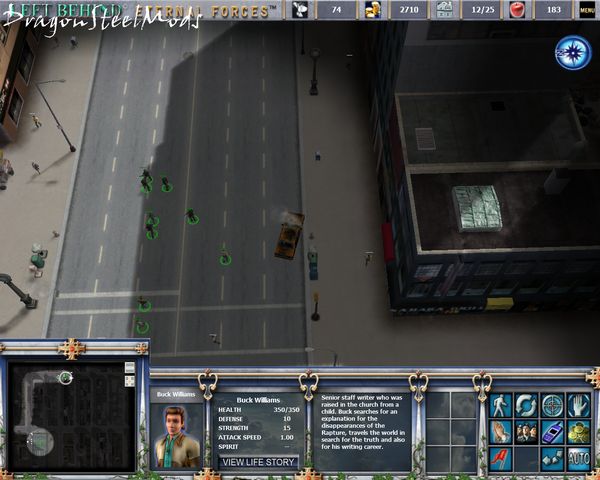
Task: Click the VIEW LIFE STORY button
Action: [259, 462]
